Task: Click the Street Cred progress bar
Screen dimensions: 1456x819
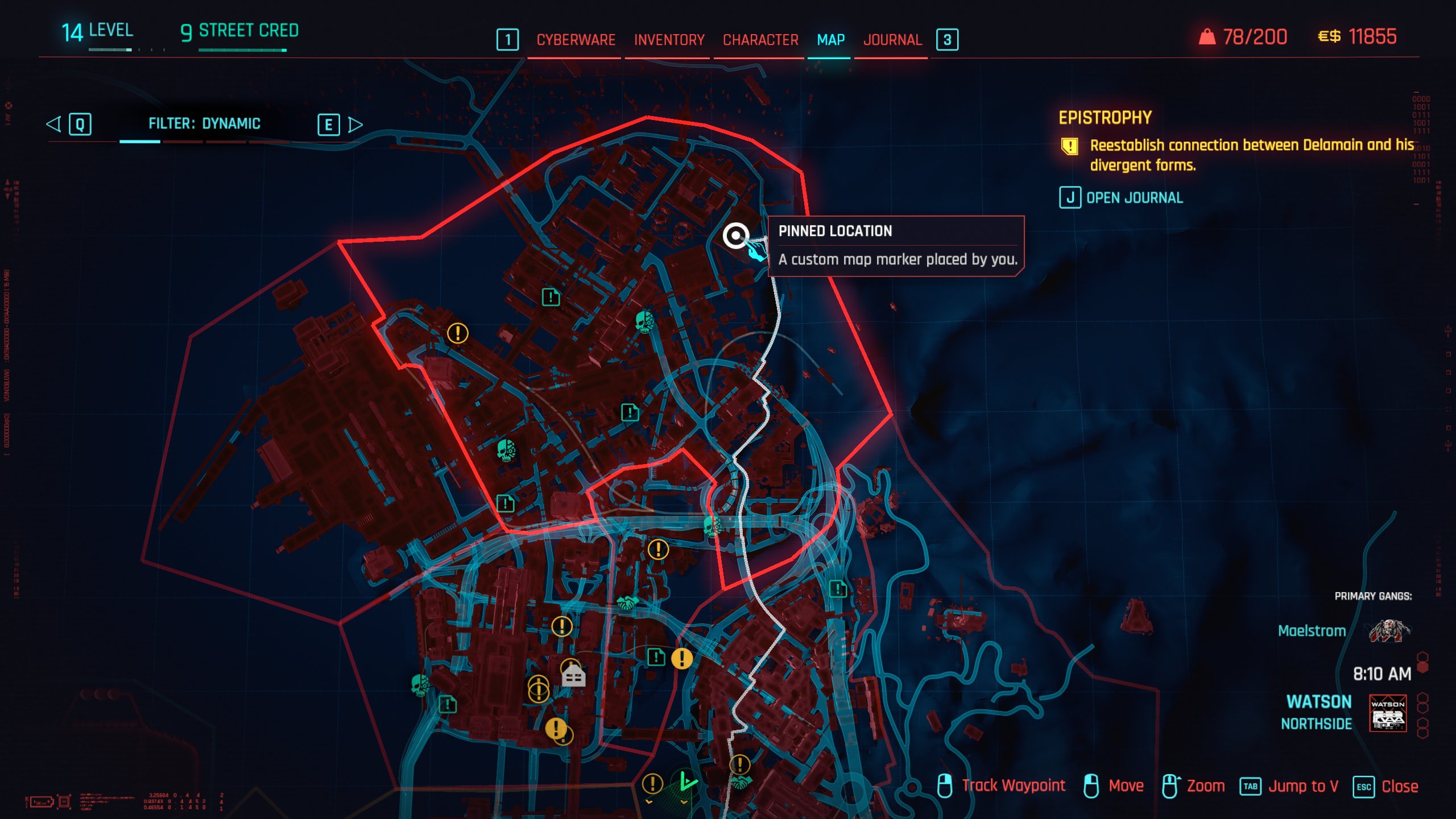Action: point(239,50)
